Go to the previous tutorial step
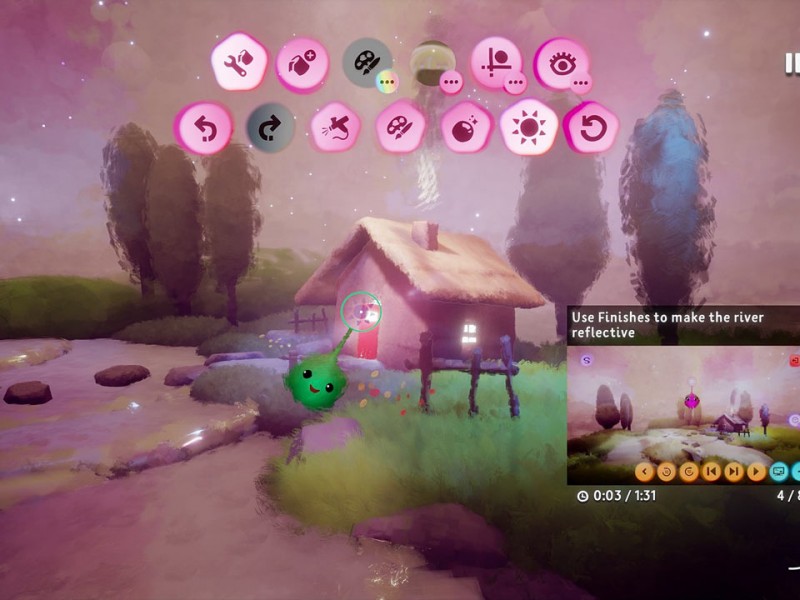The image size is (800, 600). click(712, 472)
